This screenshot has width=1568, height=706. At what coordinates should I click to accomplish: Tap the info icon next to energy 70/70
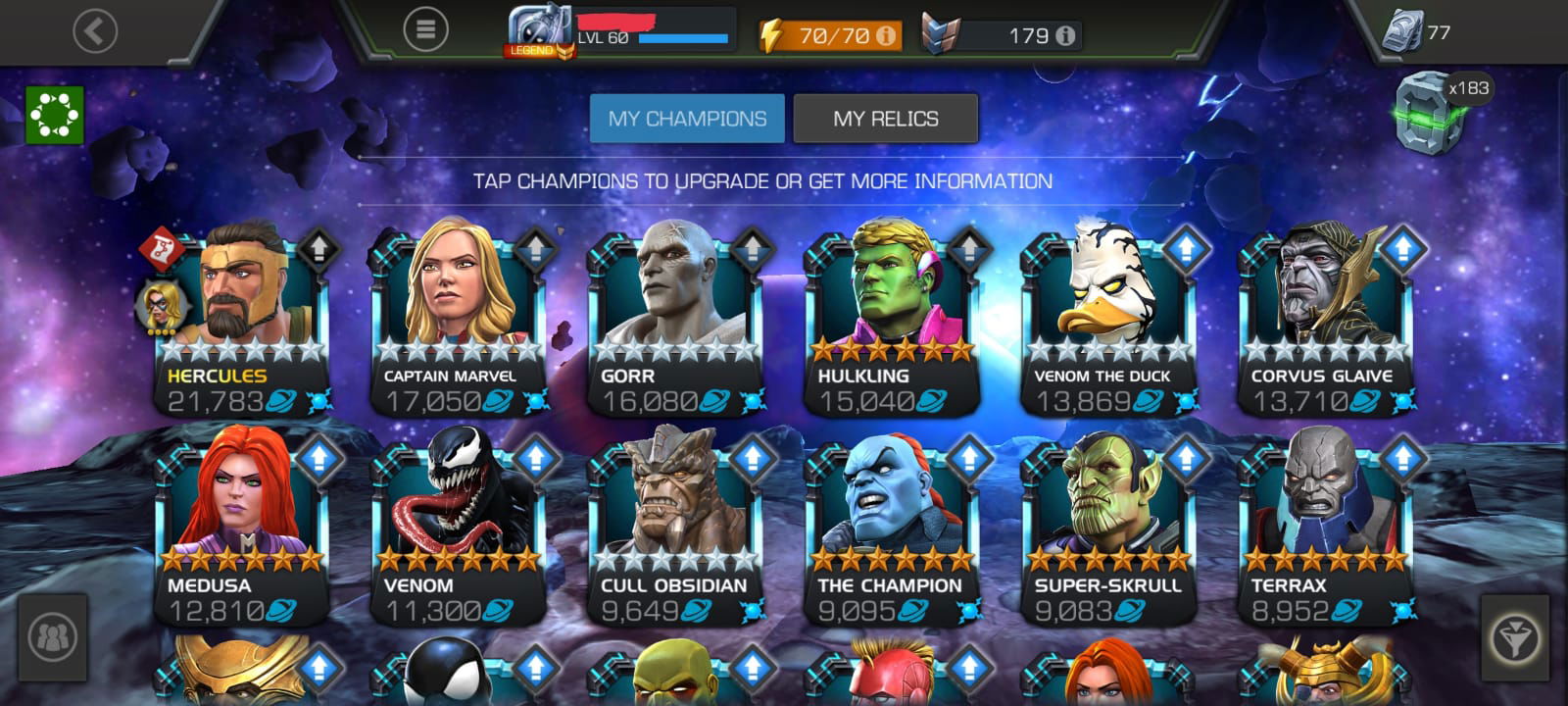click(x=888, y=32)
